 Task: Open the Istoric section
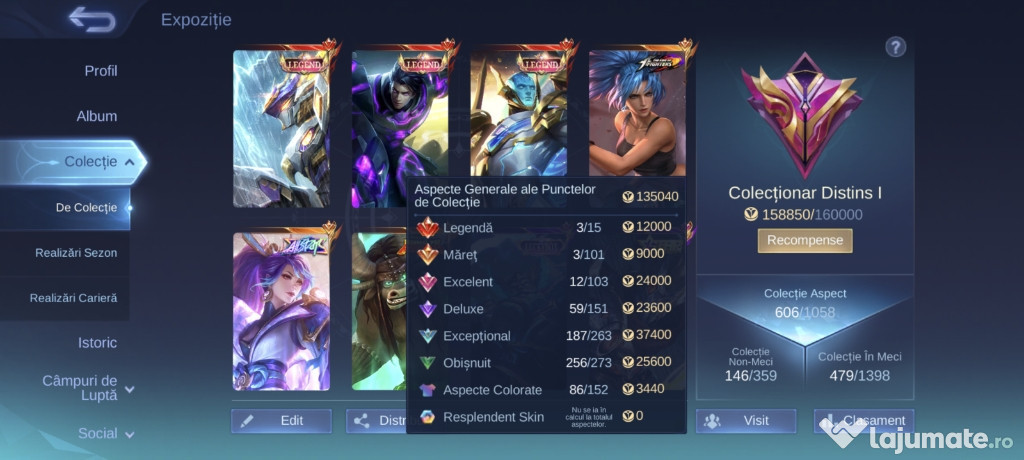(x=97, y=343)
